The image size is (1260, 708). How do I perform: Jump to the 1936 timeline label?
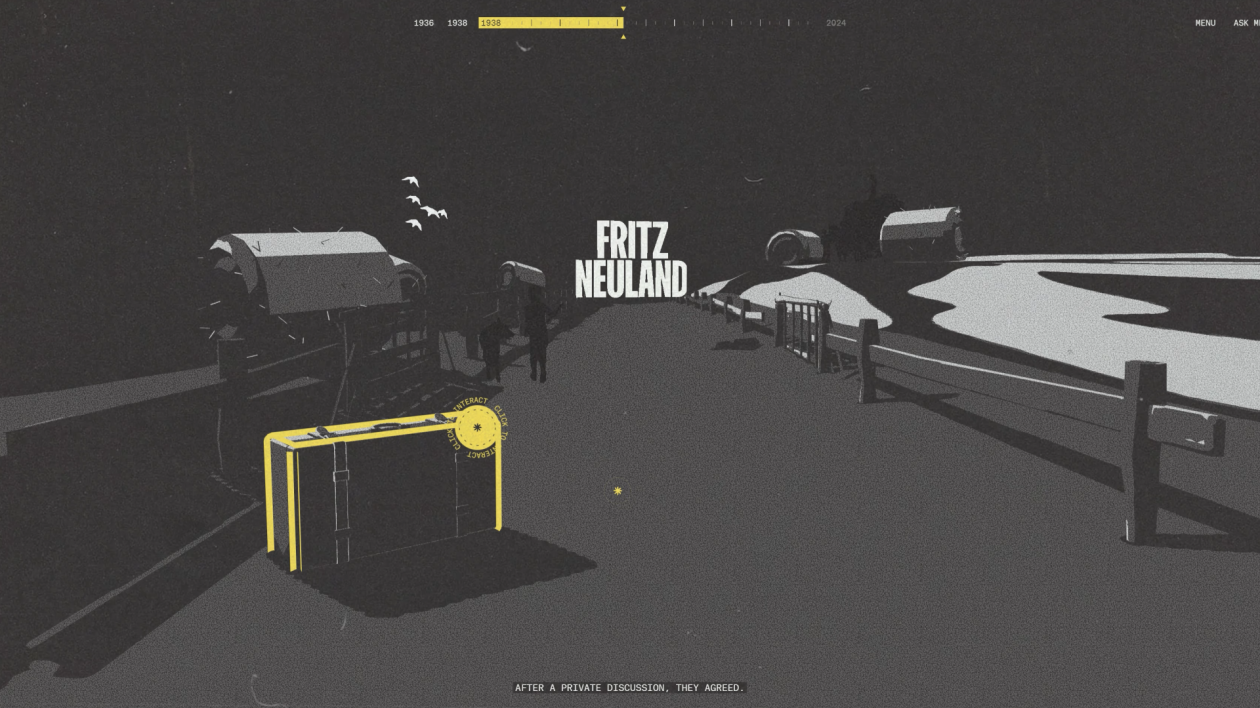pos(424,23)
